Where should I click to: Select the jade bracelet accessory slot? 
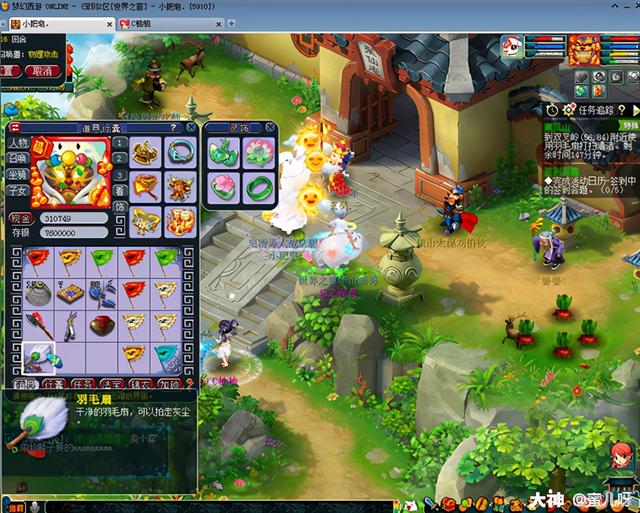(256, 187)
